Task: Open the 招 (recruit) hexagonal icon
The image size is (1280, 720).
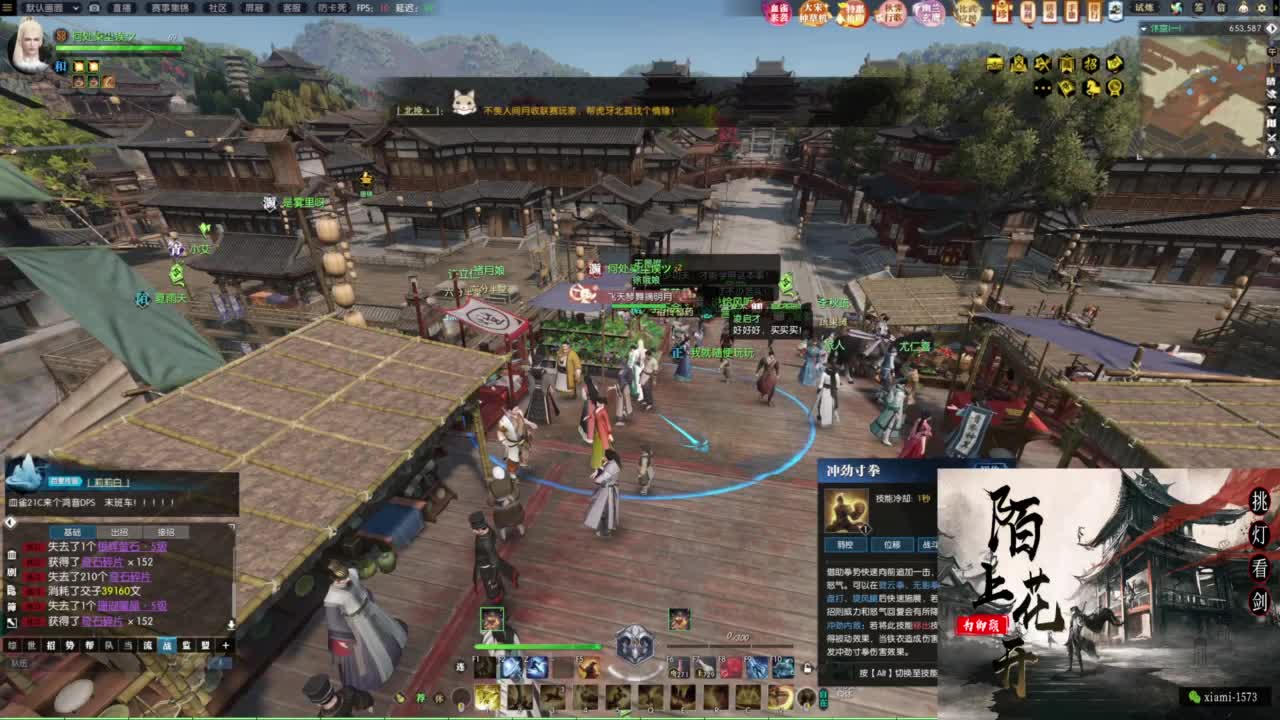Action: (1092, 65)
